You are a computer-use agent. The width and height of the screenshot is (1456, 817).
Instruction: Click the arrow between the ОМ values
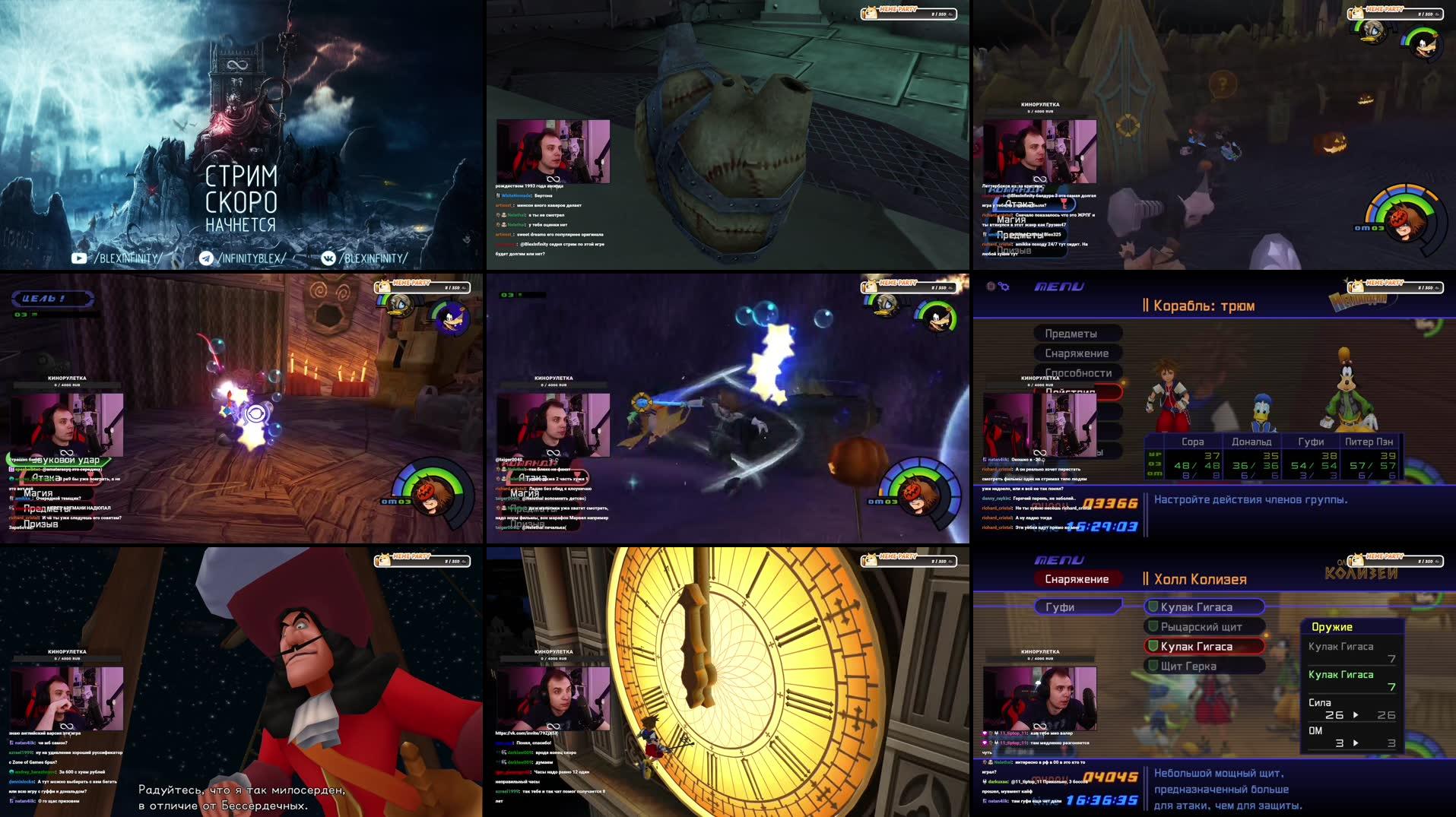(x=1356, y=741)
